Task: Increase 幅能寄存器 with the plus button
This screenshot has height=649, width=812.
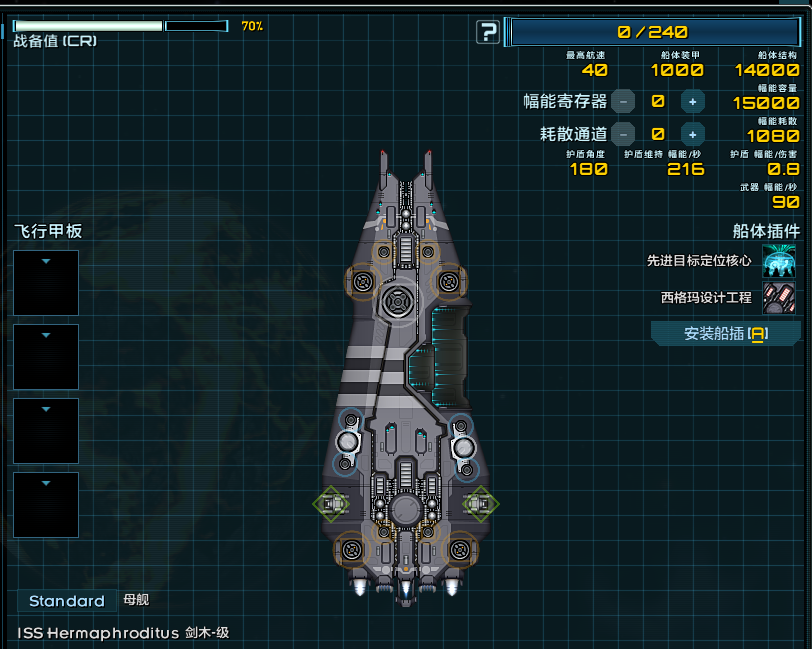Action: click(692, 101)
